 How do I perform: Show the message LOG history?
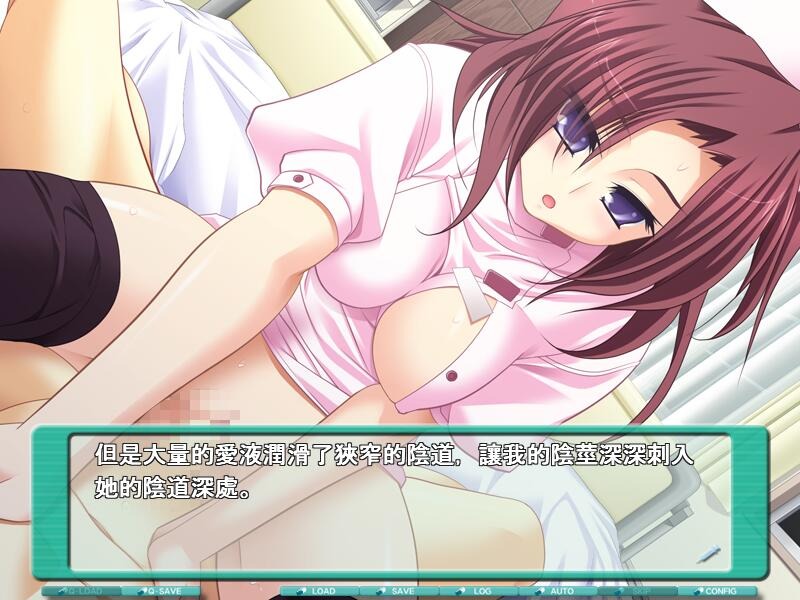(x=478, y=591)
